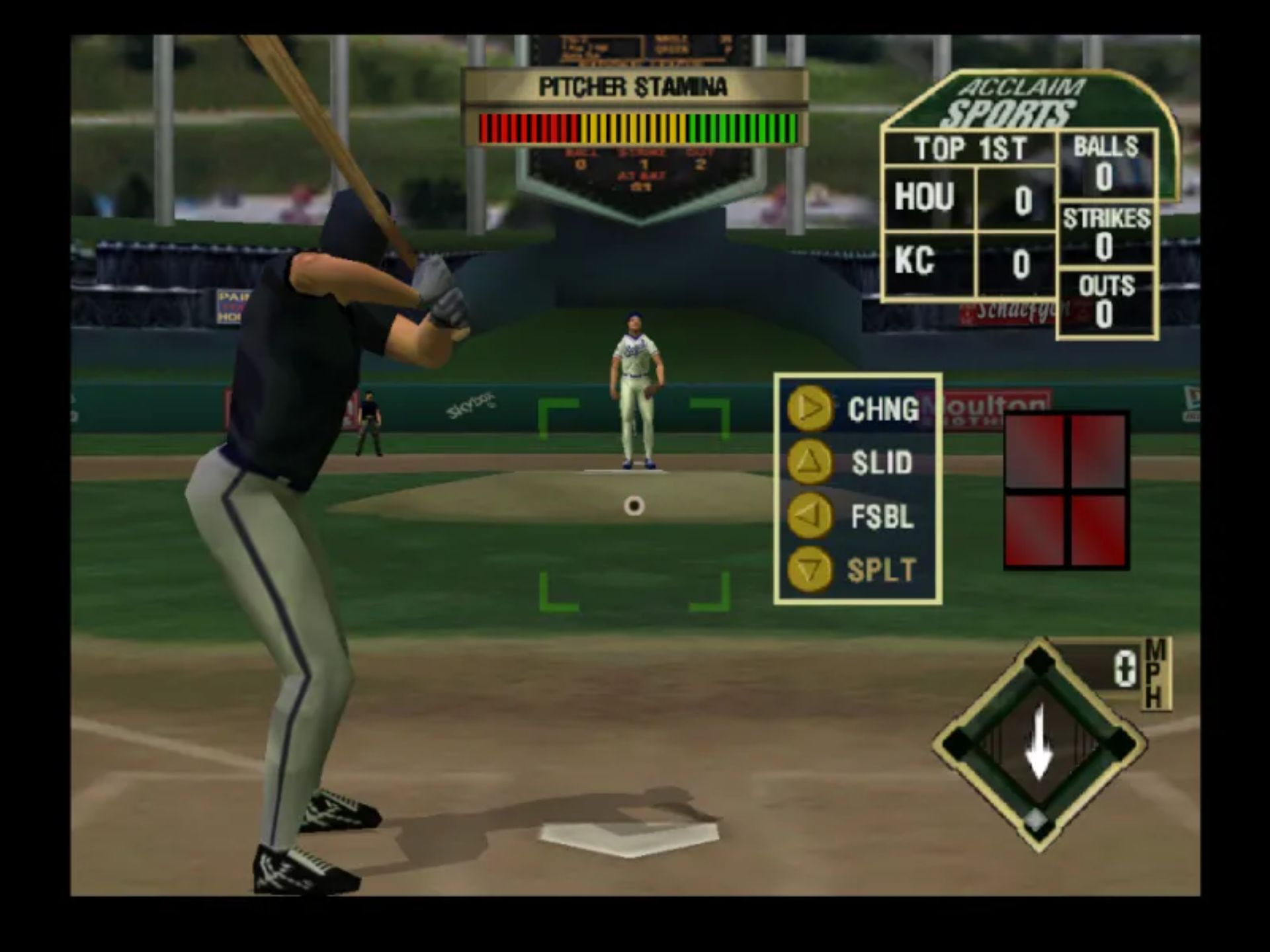Select the CHNG changeup pitch
The image size is (1270, 952).
point(857,409)
